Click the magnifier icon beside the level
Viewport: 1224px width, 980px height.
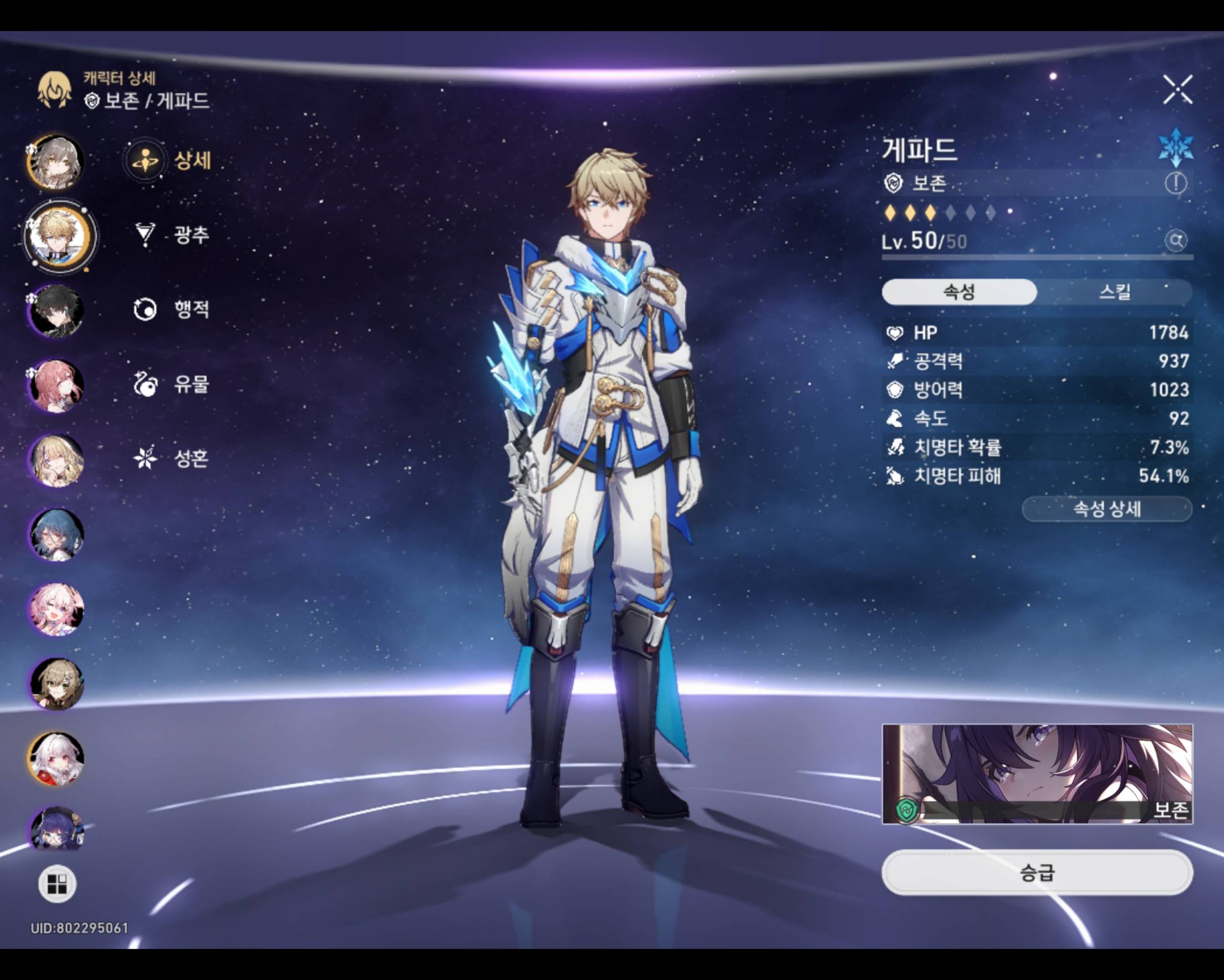(1176, 241)
